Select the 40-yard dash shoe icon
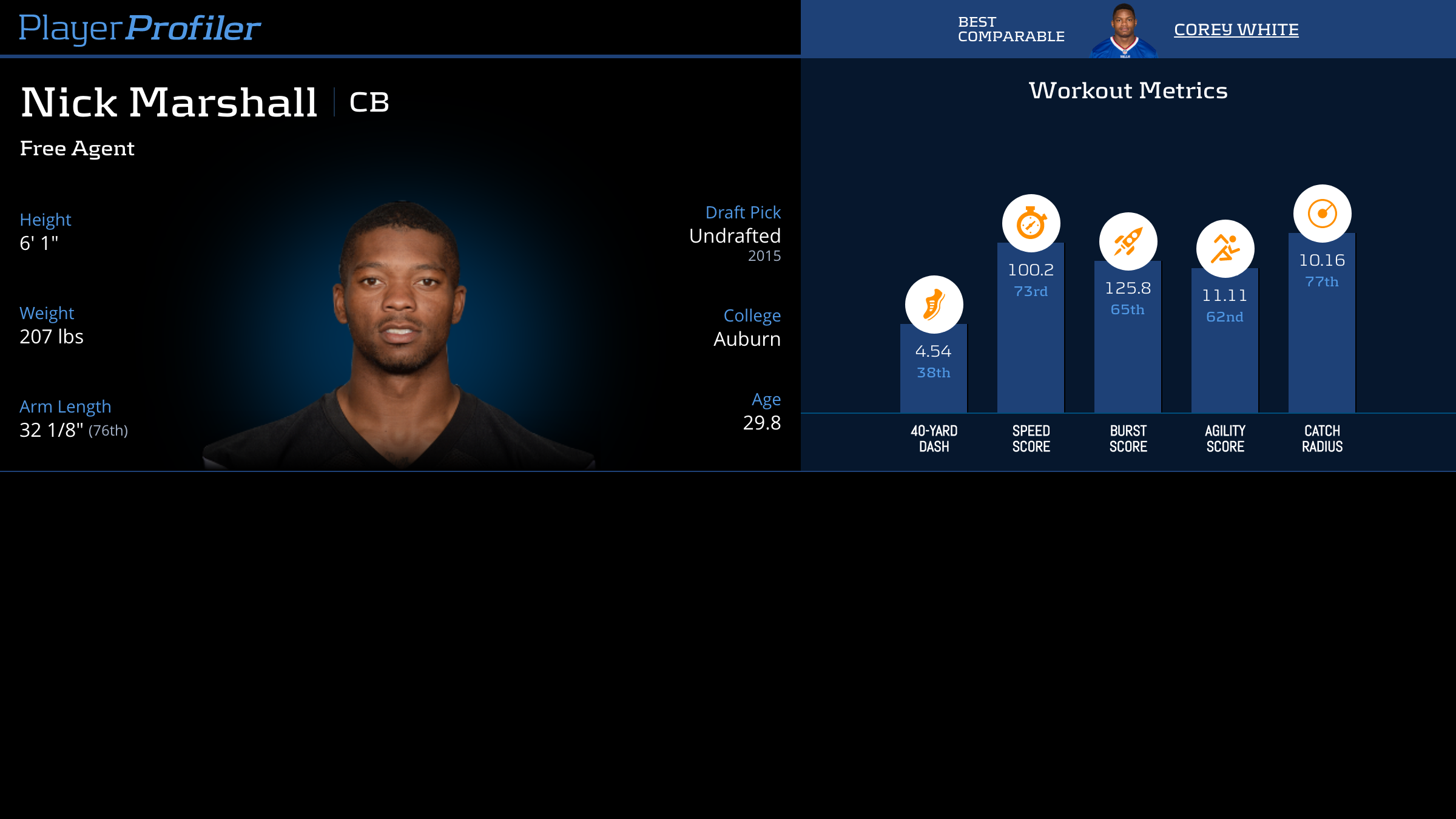The width and height of the screenshot is (1456, 819). (934, 305)
